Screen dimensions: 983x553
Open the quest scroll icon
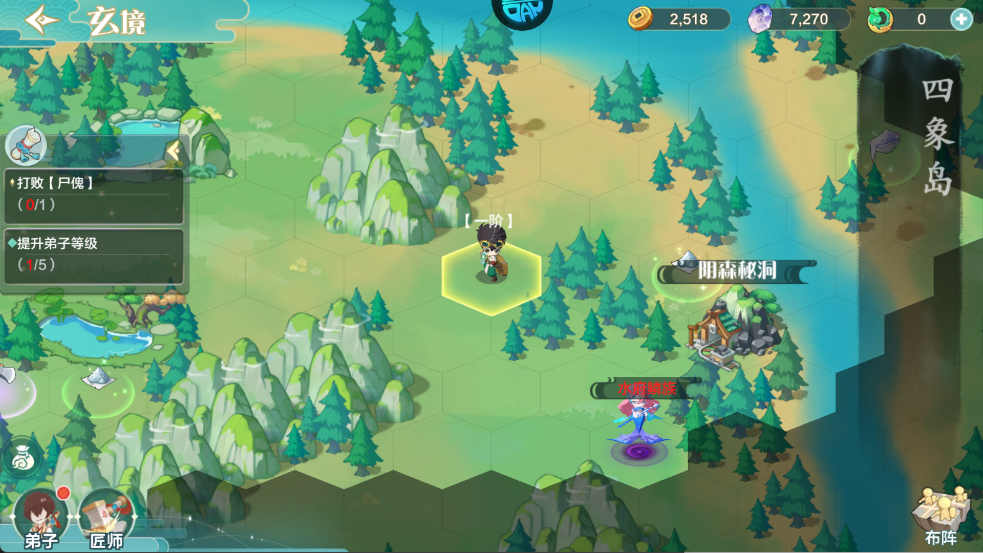[x=26, y=146]
